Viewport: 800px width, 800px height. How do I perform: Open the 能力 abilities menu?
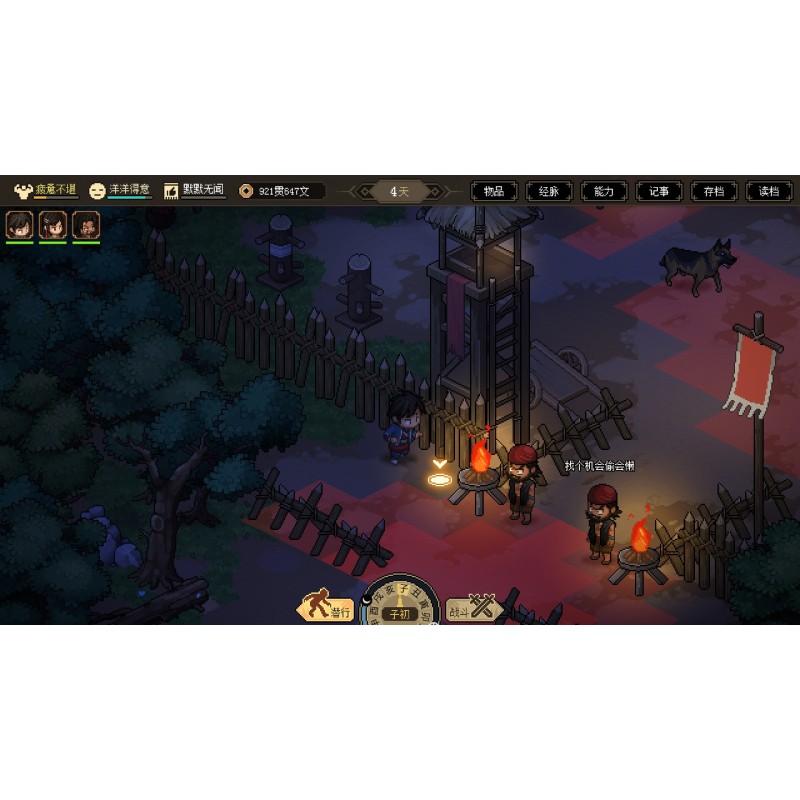tap(604, 191)
